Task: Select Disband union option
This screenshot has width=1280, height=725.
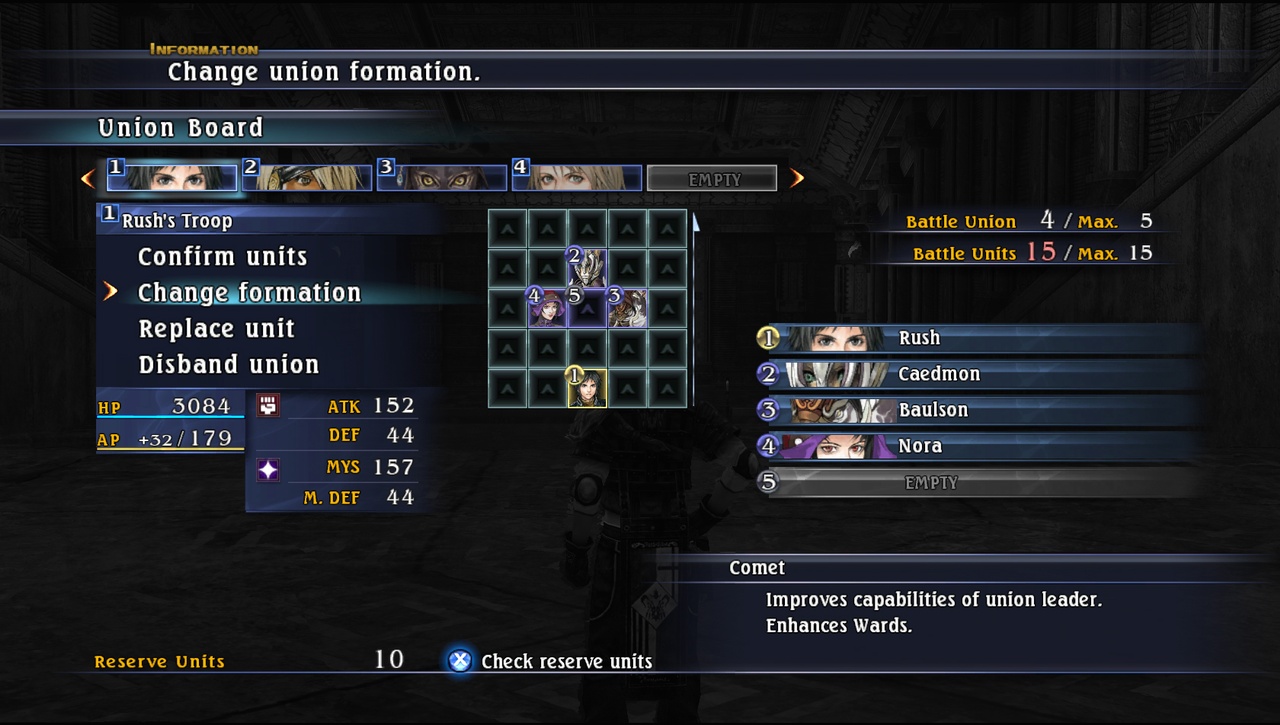Action: [228, 365]
